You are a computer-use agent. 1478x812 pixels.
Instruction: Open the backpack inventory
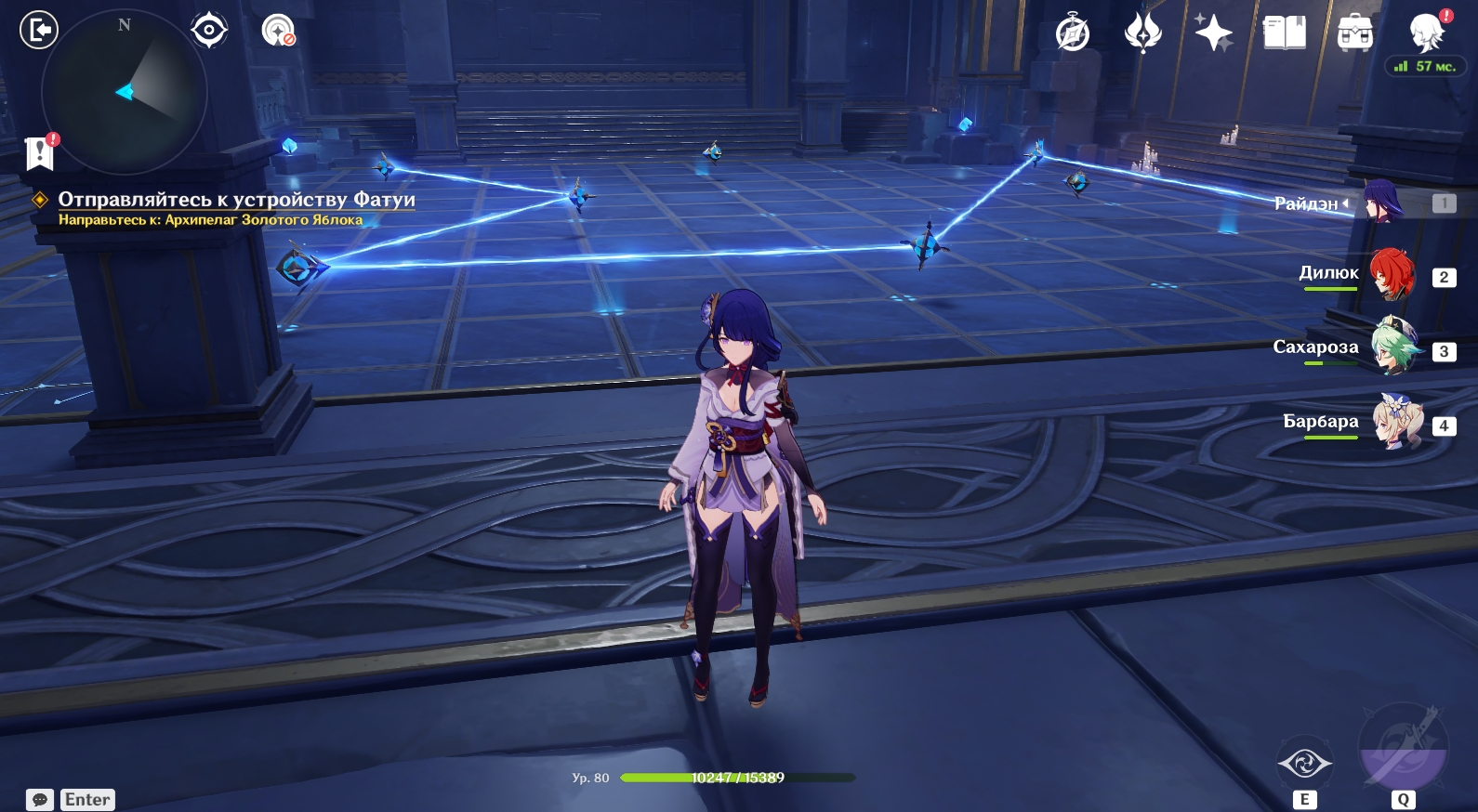pyautogui.click(x=1354, y=33)
